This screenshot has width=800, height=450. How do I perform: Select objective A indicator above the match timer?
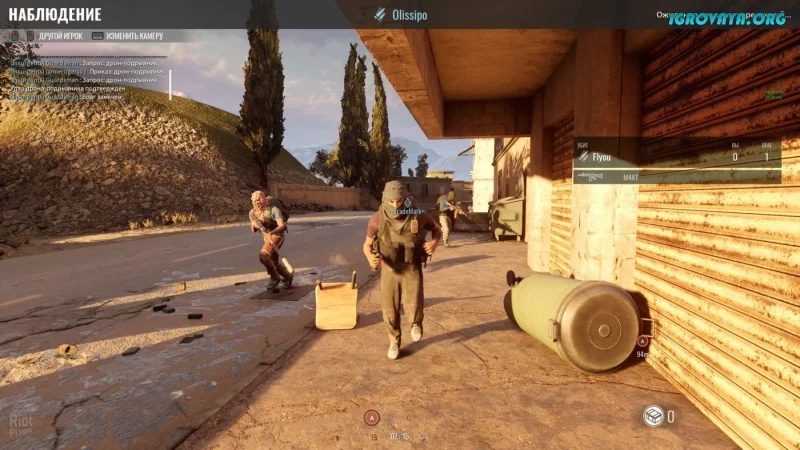coord(372,418)
